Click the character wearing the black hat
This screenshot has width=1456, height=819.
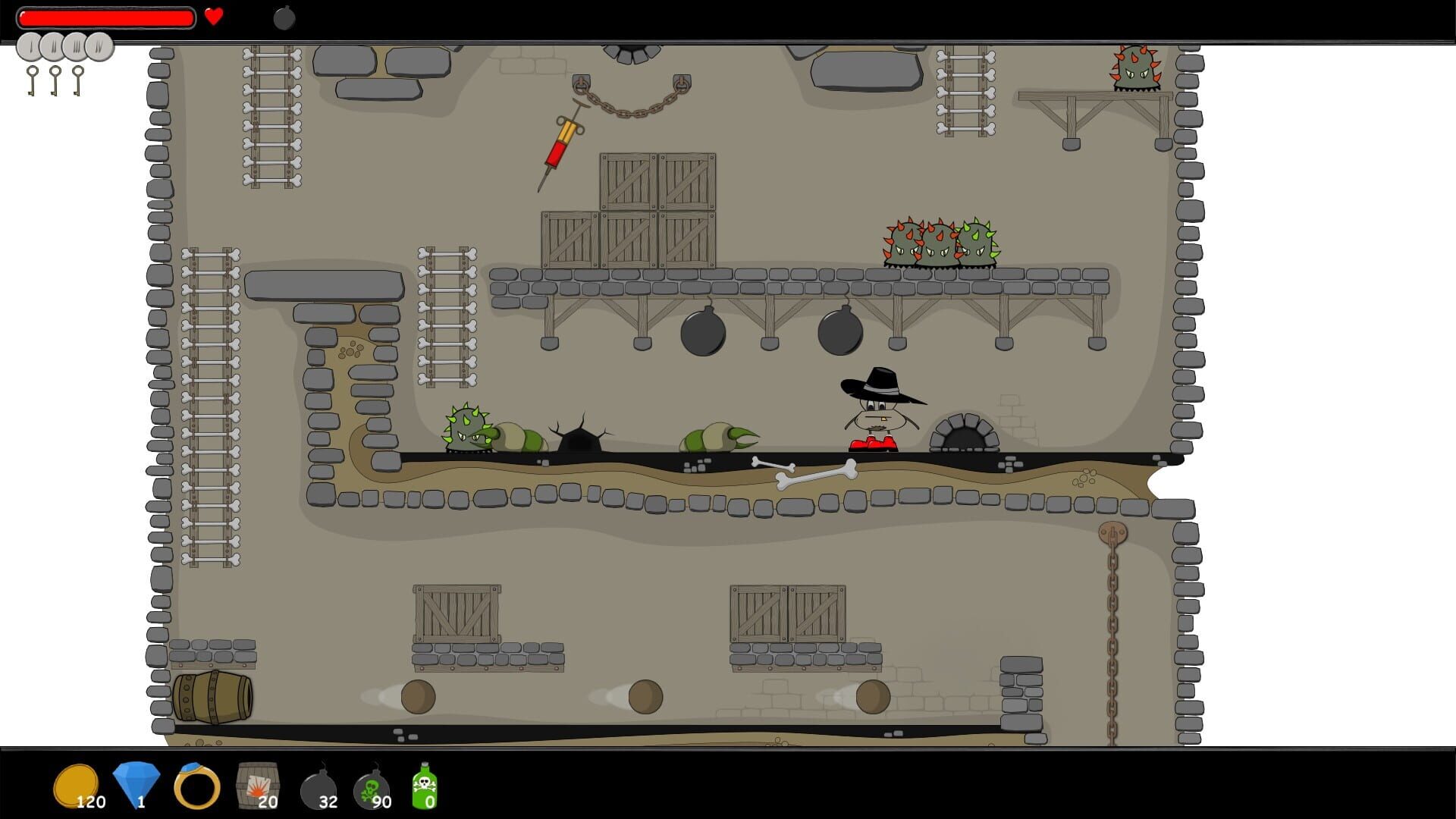coord(876,413)
